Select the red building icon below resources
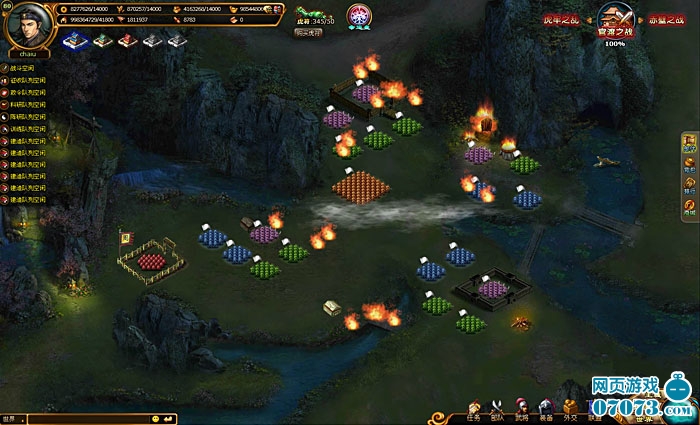Image resolution: width=700 pixels, height=425 pixels. [127, 40]
